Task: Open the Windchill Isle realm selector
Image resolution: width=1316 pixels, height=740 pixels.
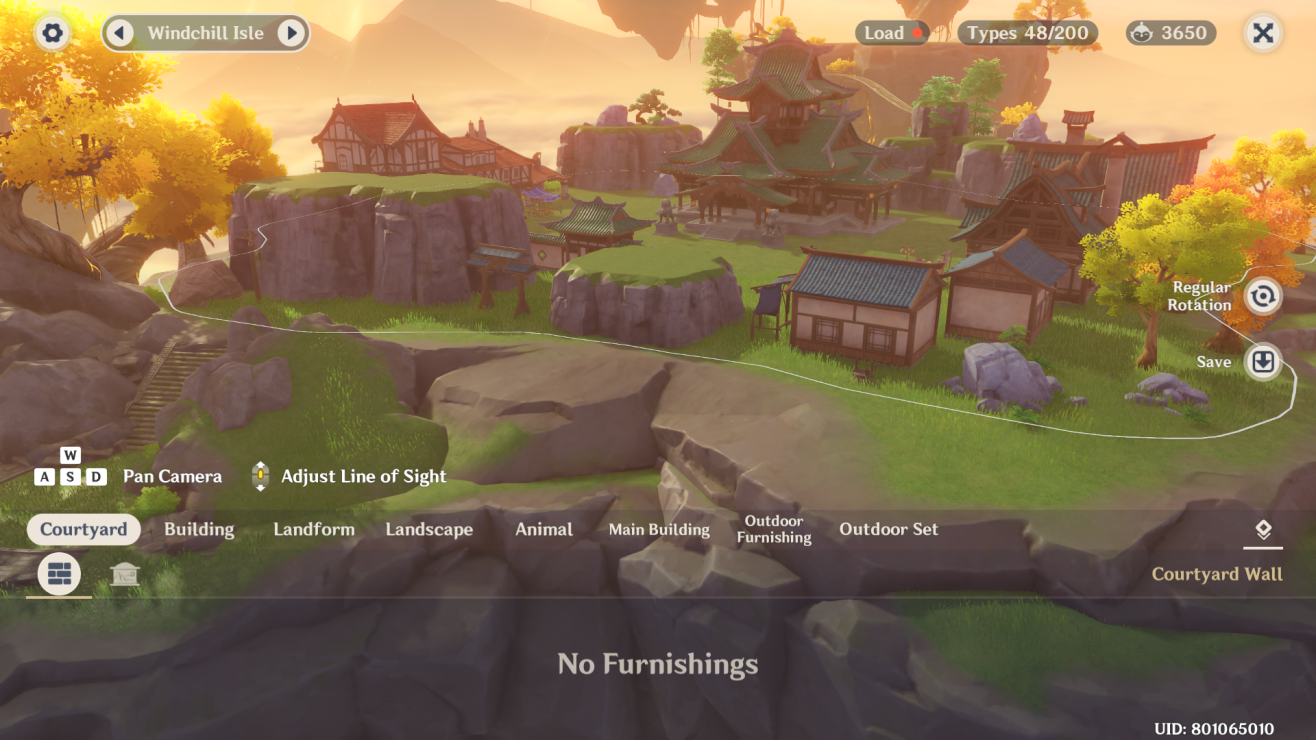Action: (x=205, y=33)
